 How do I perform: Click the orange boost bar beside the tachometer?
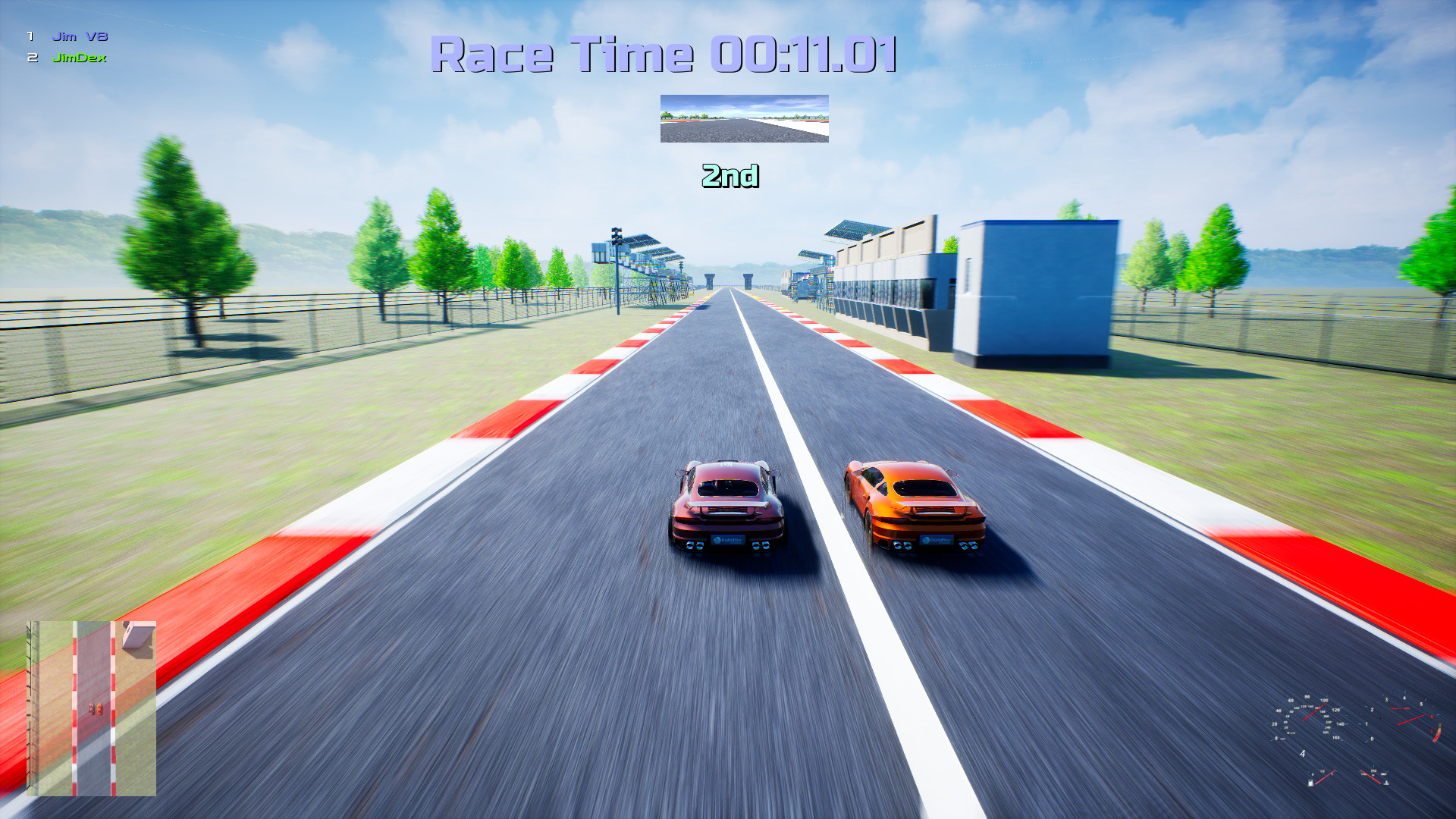[x=1437, y=733]
